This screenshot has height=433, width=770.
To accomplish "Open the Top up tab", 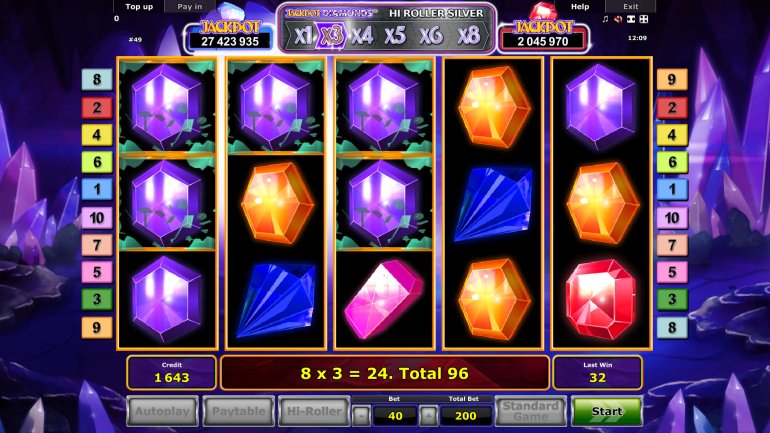I will click(x=140, y=6).
